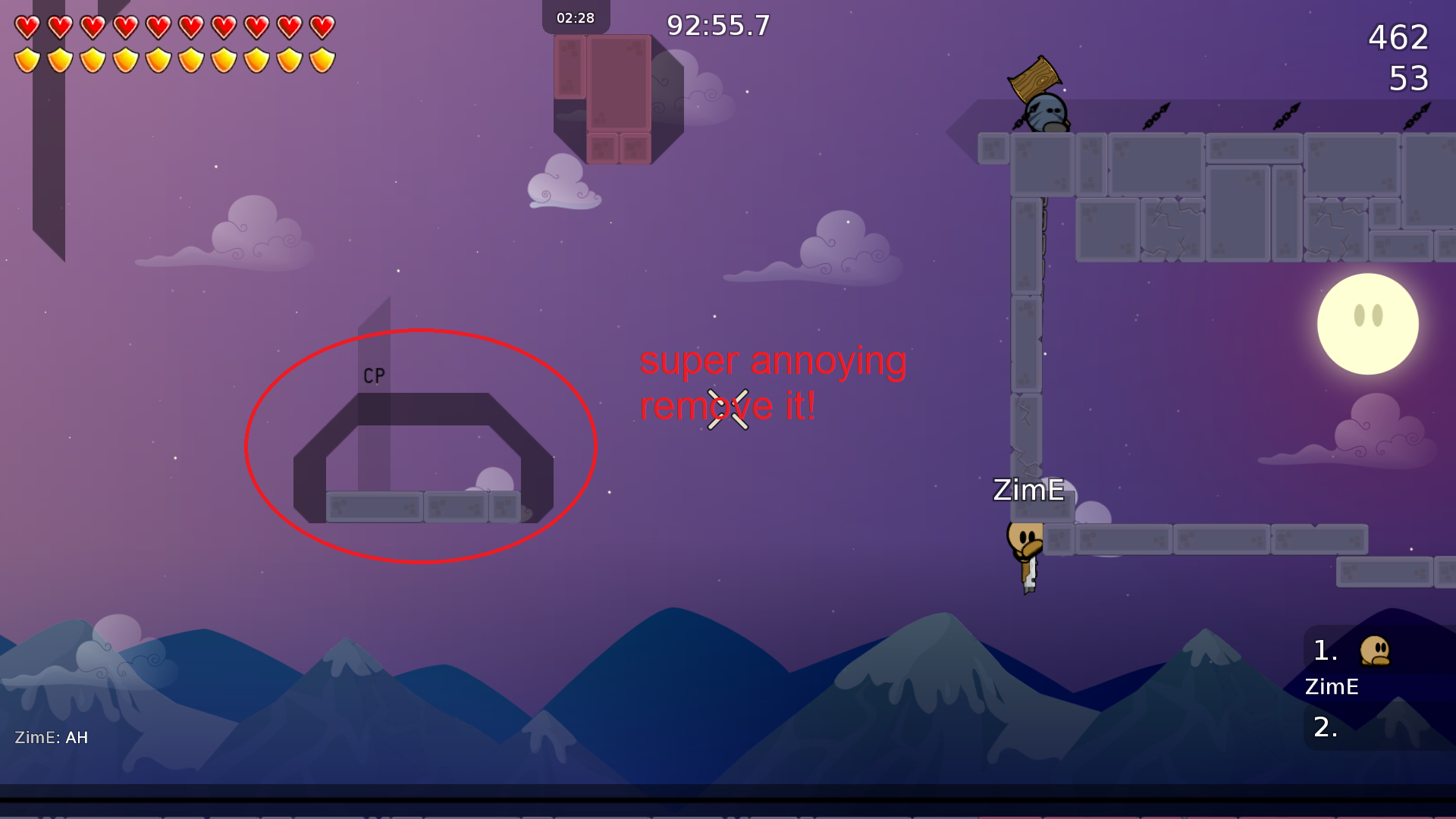Click the ZimE player nametag
1456x819 pixels.
click(x=1028, y=491)
